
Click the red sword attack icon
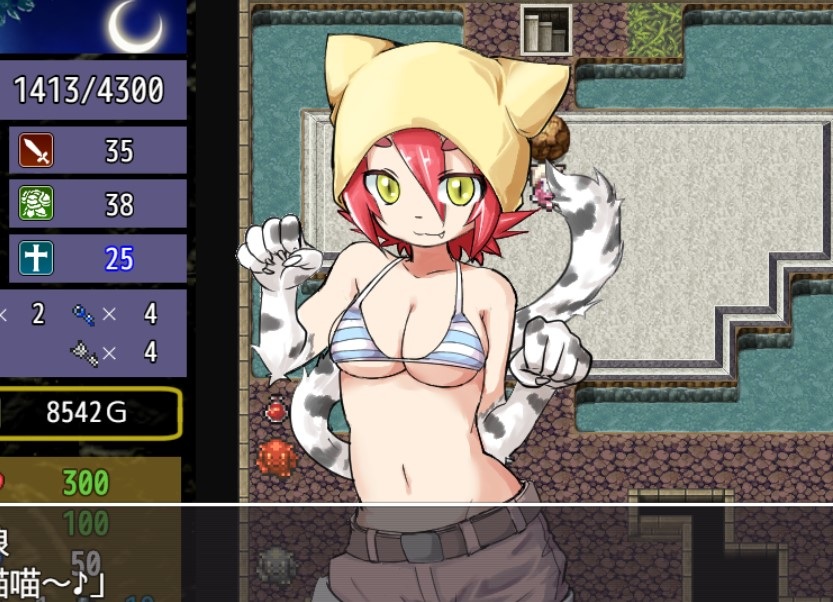tap(36, 151)
